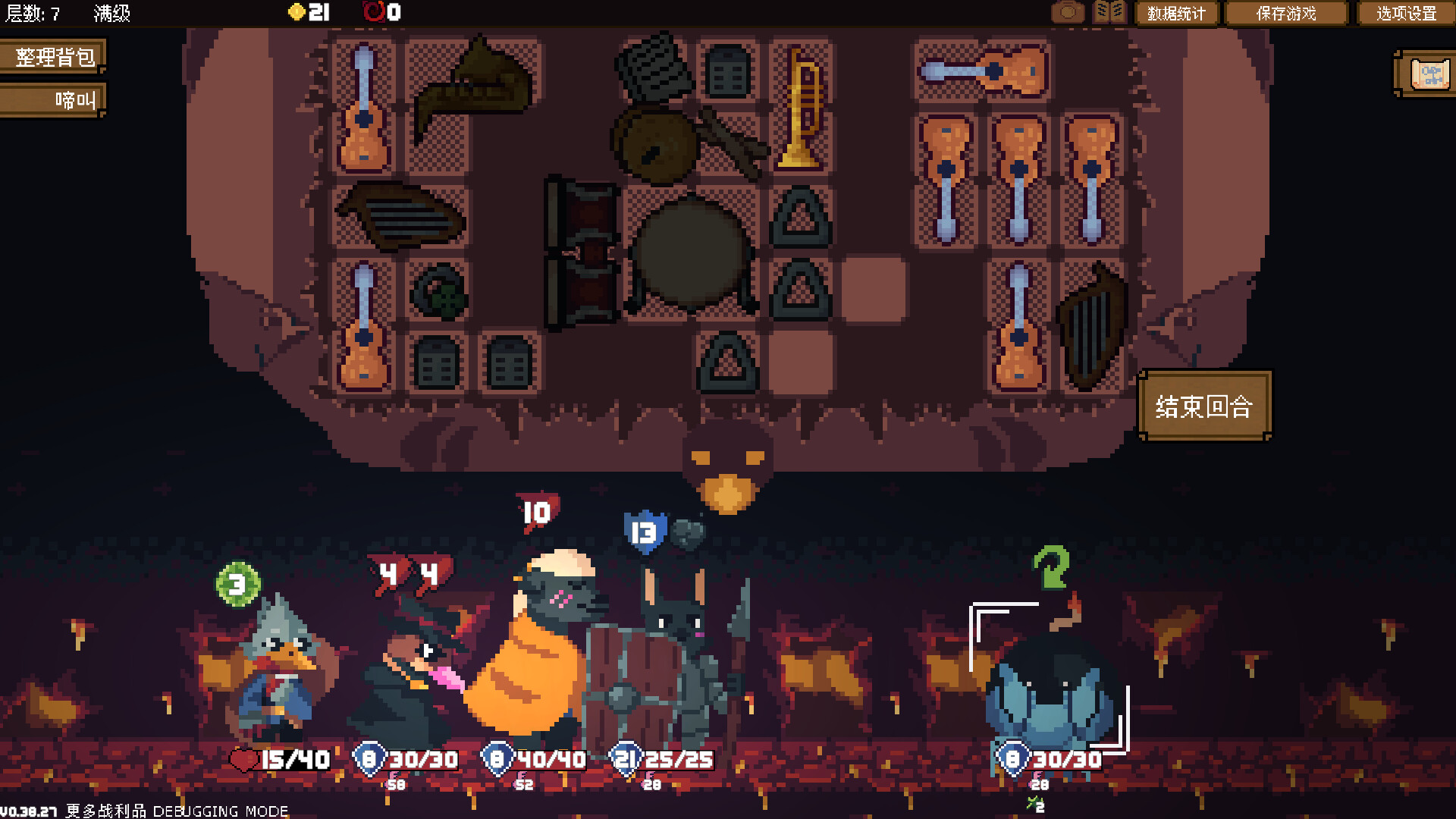Screen dimensions: 1456x819
Task: Select the horizontally placed violin item
Action: (983, 71)
